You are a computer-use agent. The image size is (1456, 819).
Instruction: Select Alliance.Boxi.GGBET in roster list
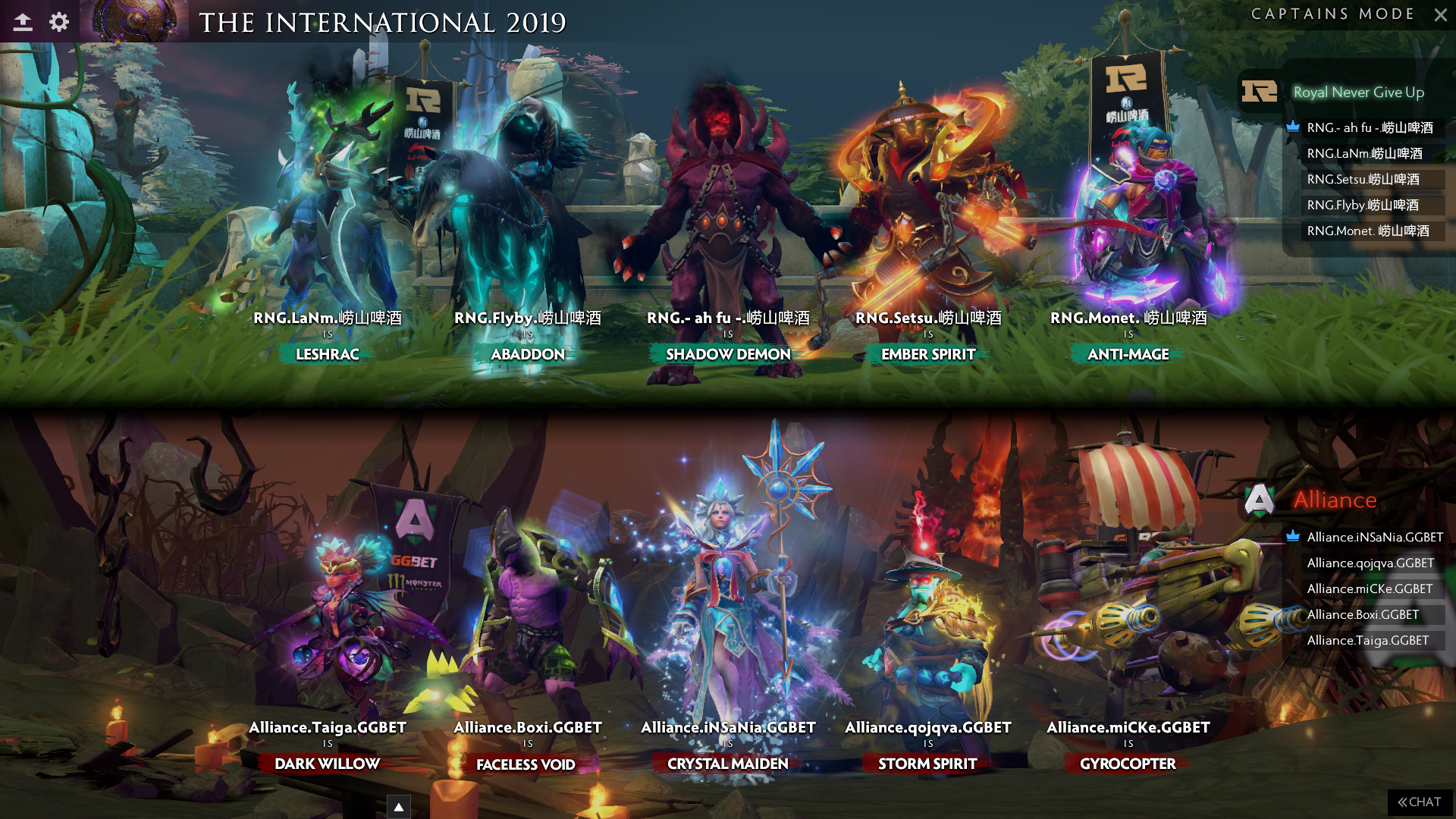pos(1363,614)
